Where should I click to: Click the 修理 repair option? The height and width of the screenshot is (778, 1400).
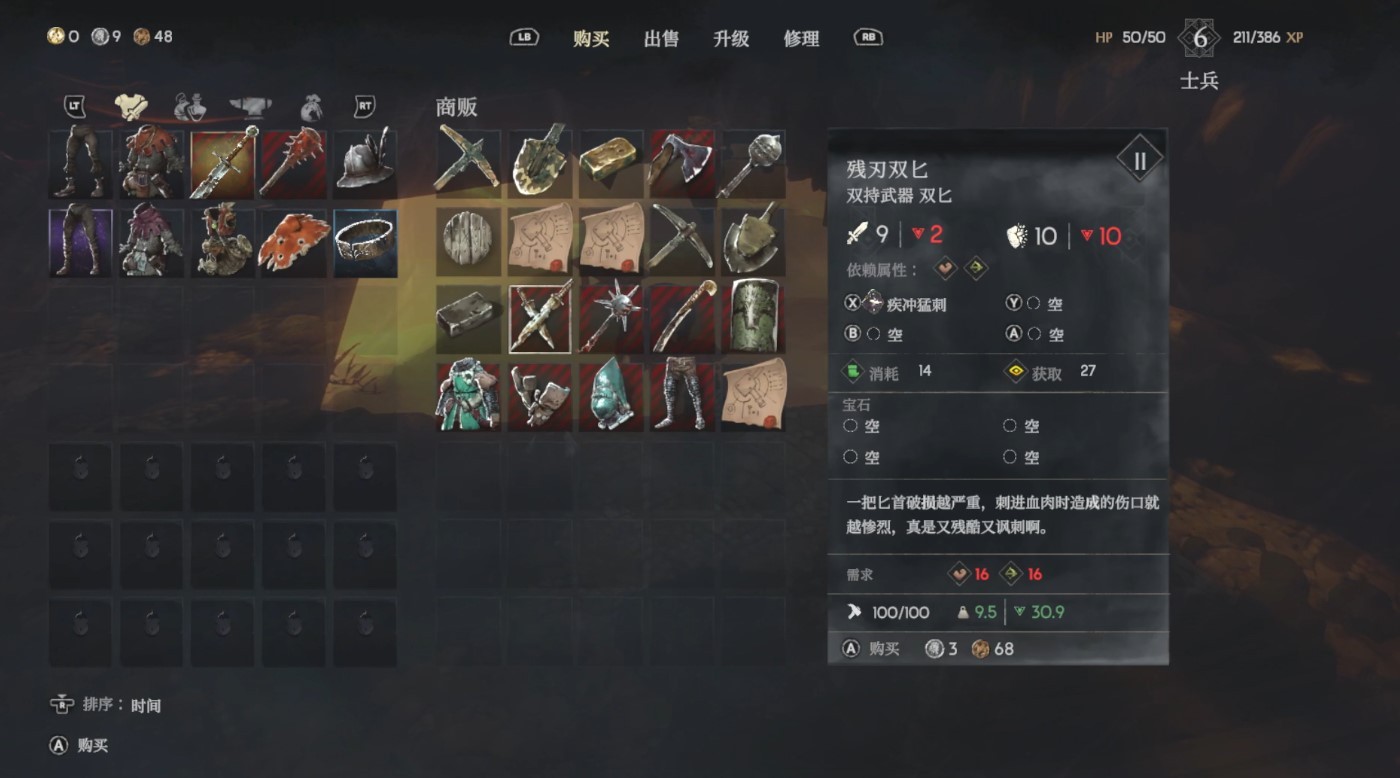pos(802,38)
